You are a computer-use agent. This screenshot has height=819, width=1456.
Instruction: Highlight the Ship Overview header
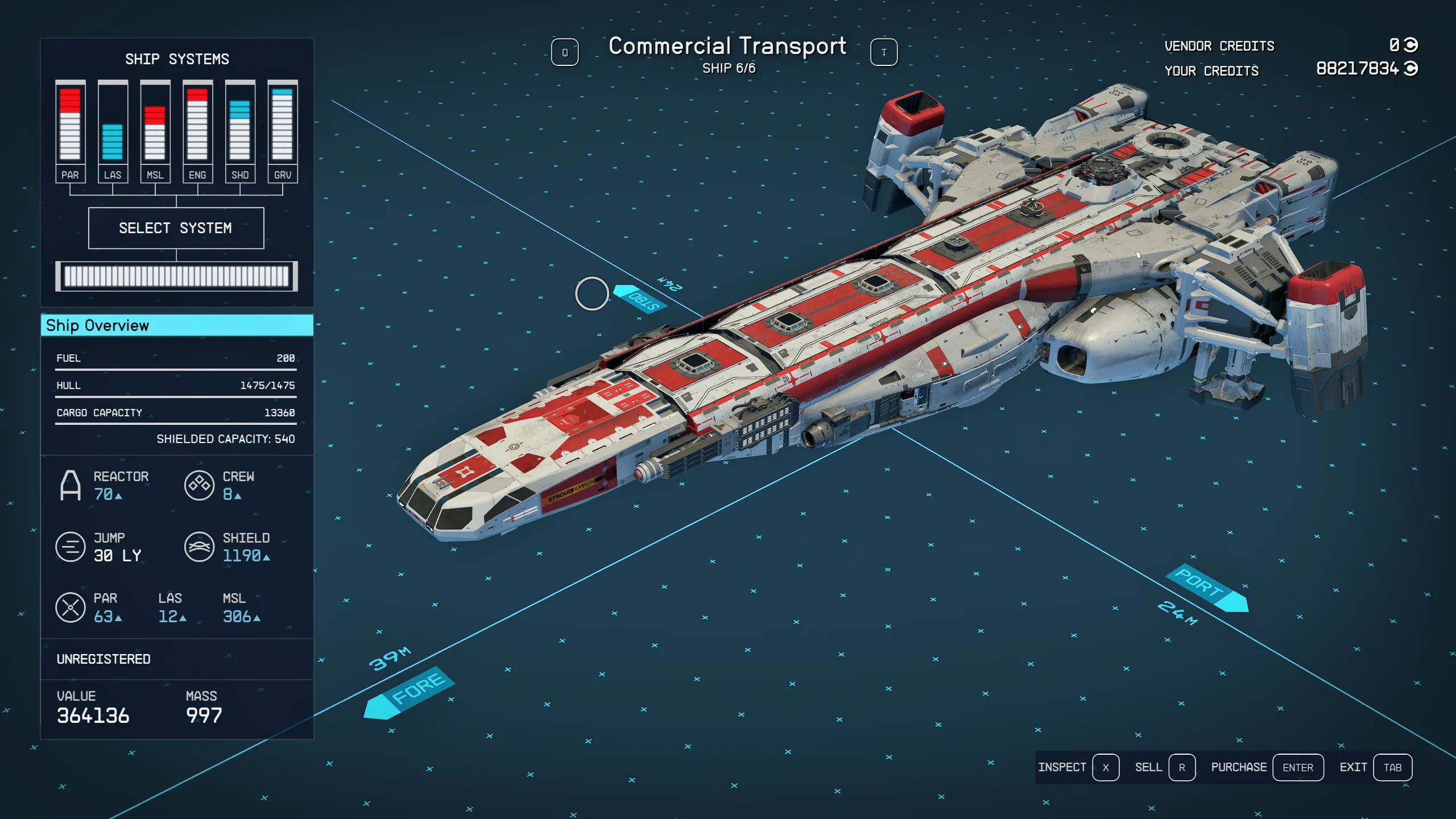coord(177,325)
